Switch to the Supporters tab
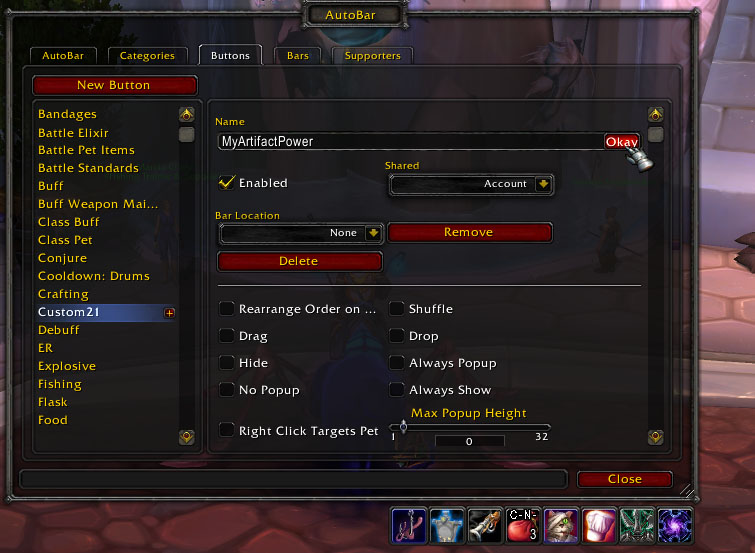This screenshot has height=553, width=755. 372,56
